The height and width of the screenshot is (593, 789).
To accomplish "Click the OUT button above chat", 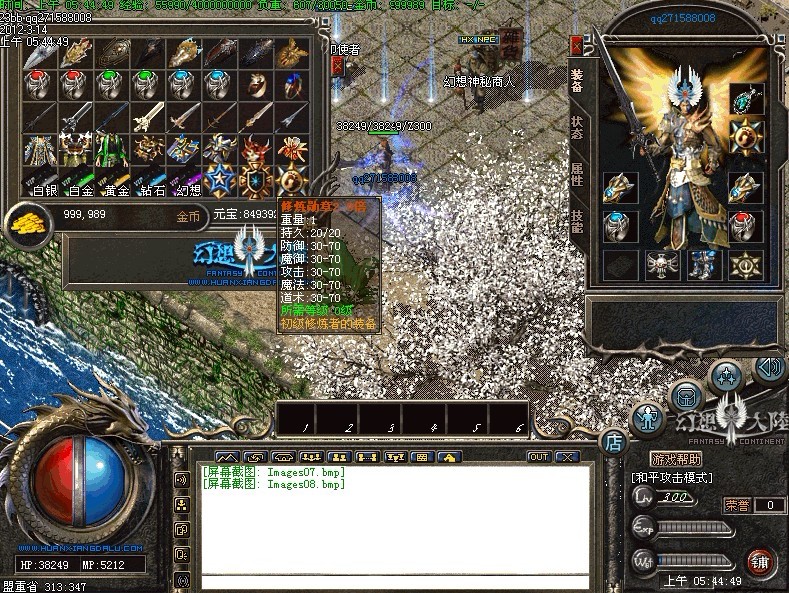I will [539, 457].
